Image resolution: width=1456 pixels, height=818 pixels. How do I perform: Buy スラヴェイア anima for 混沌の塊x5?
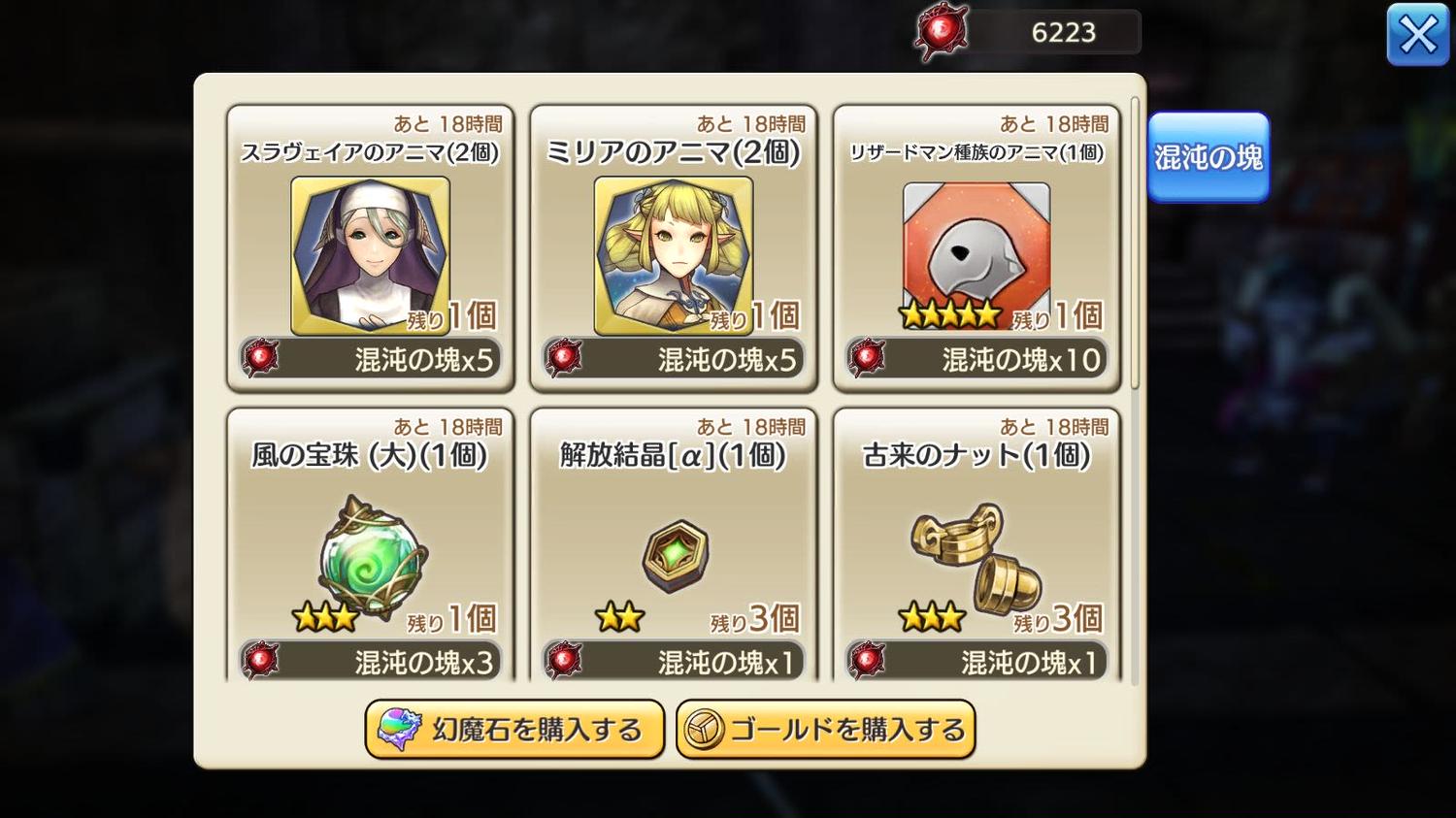(371, 360)
